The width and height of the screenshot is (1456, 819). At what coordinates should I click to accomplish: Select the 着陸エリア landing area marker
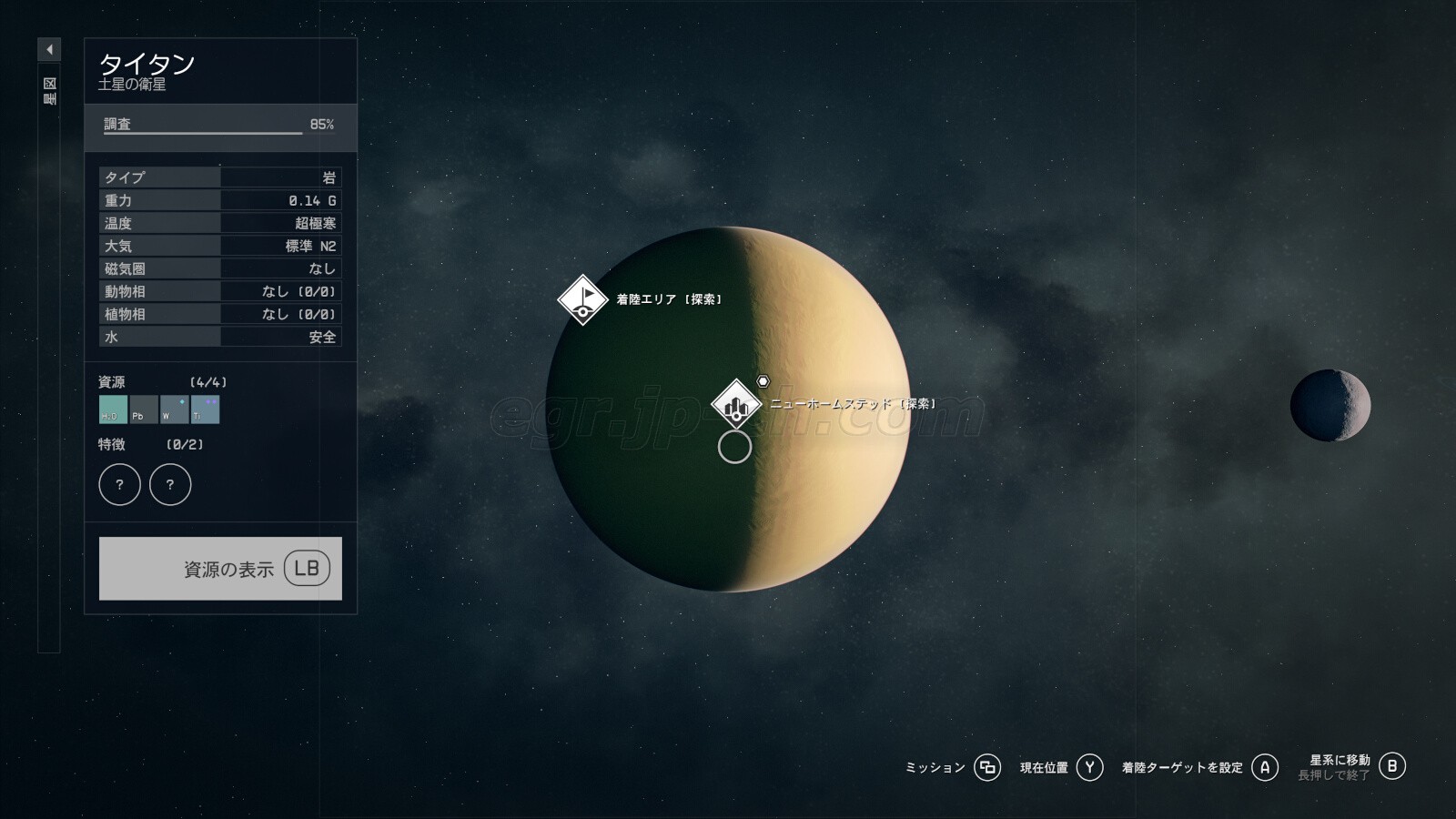click(x=582, y=298)
